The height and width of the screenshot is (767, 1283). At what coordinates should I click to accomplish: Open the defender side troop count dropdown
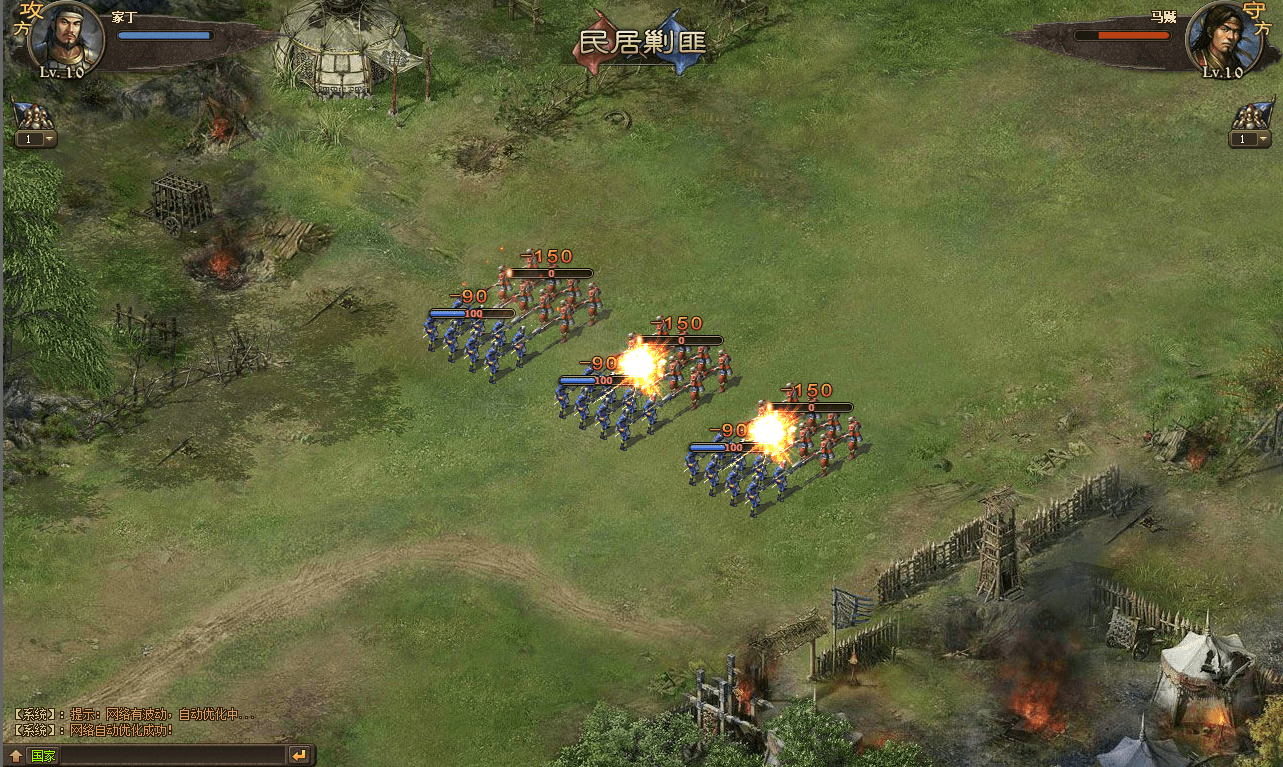(1249, 139)
